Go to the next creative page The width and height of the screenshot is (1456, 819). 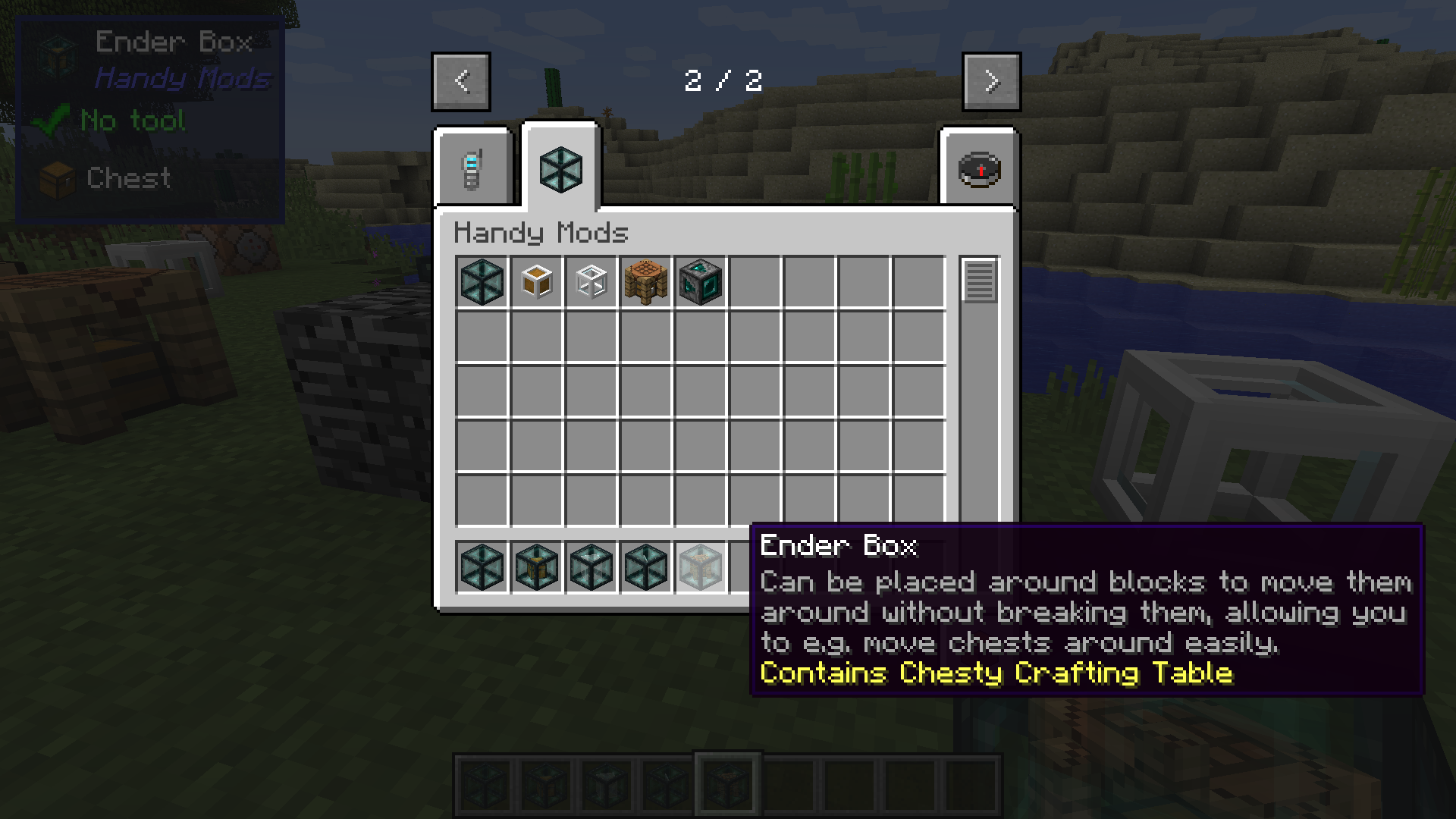[x=991, y=81]
